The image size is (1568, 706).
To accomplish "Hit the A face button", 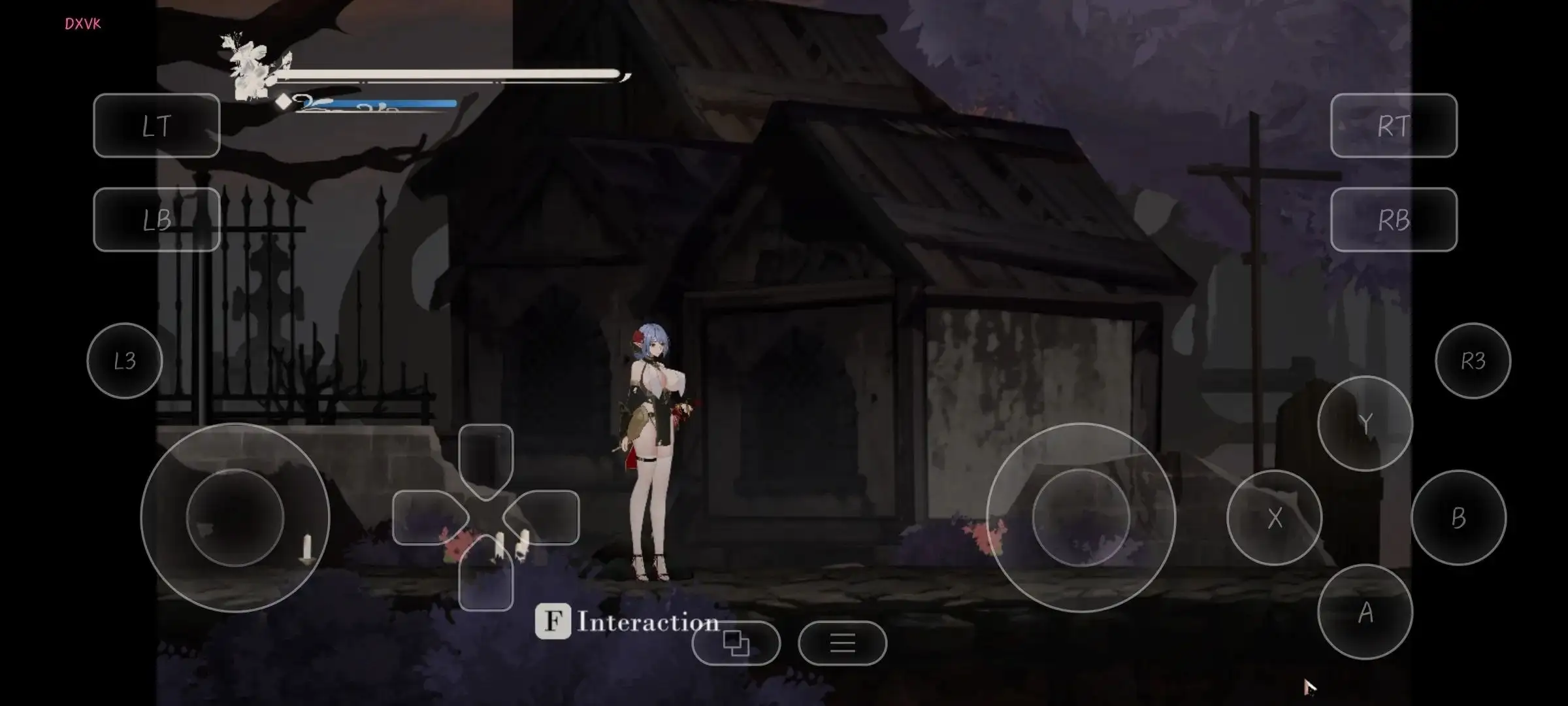I will 1365,613.
